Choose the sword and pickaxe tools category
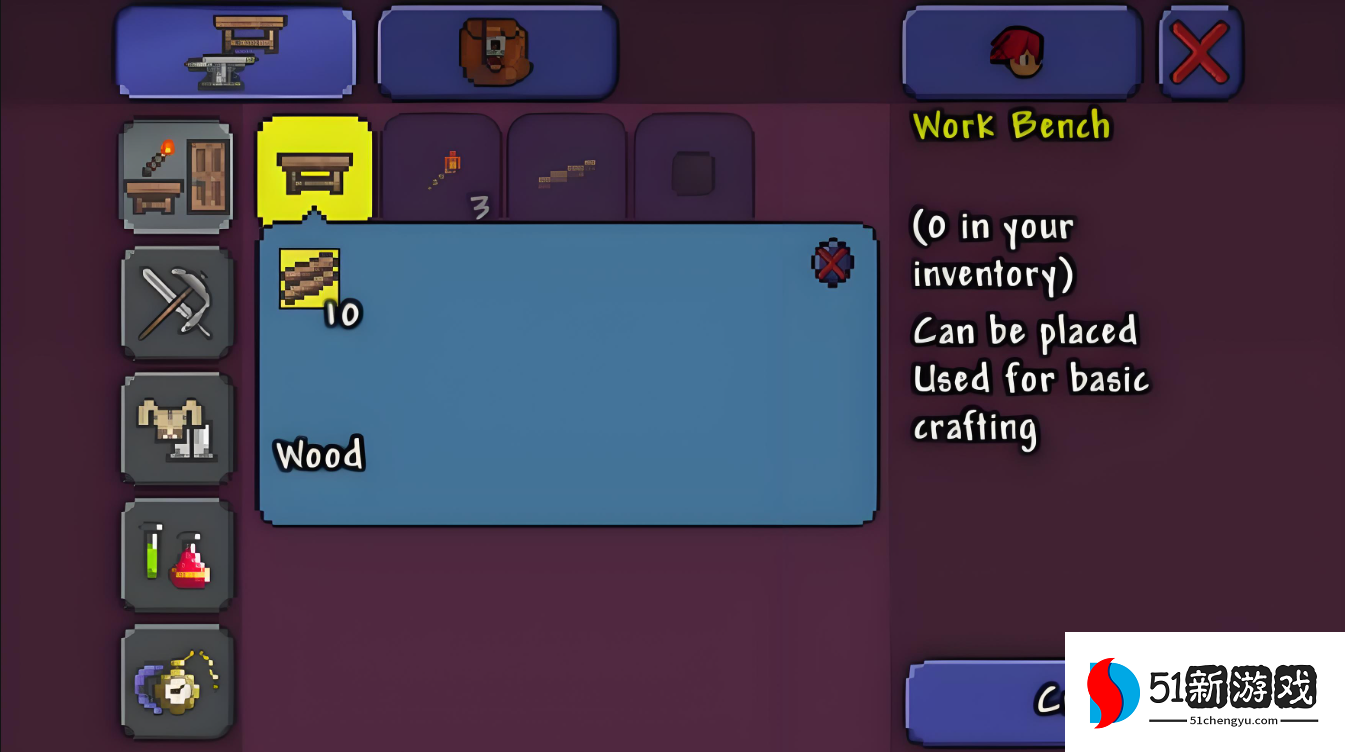The image size is (1345, 752). (177, 302)
